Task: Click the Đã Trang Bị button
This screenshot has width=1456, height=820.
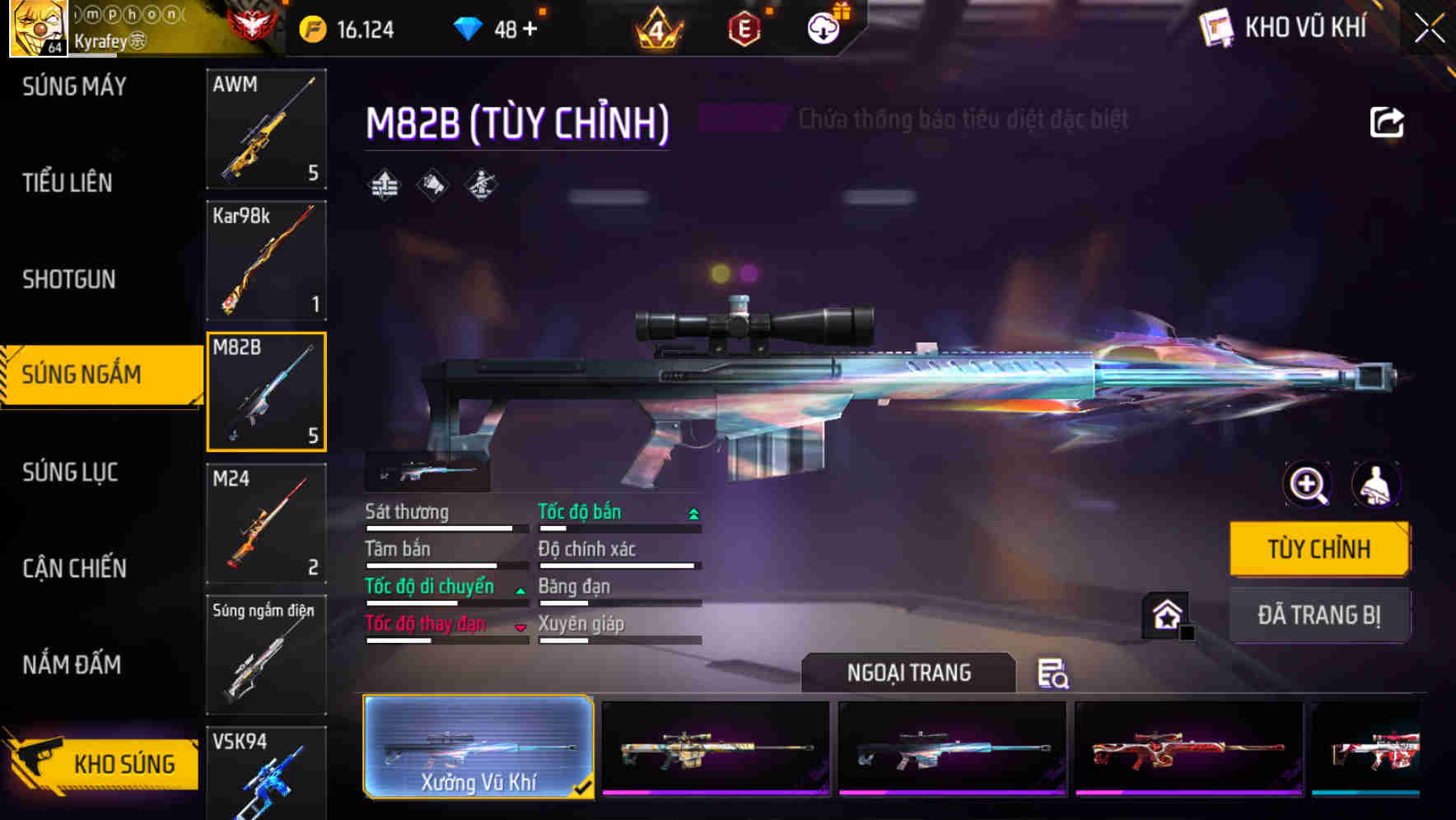Action: 1319,615
